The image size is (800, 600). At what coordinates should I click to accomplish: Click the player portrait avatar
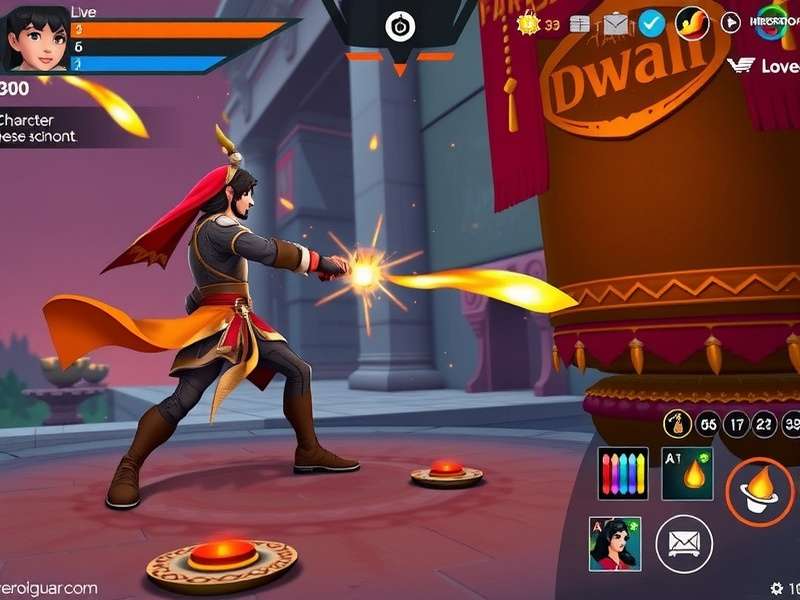pos(38,38)
